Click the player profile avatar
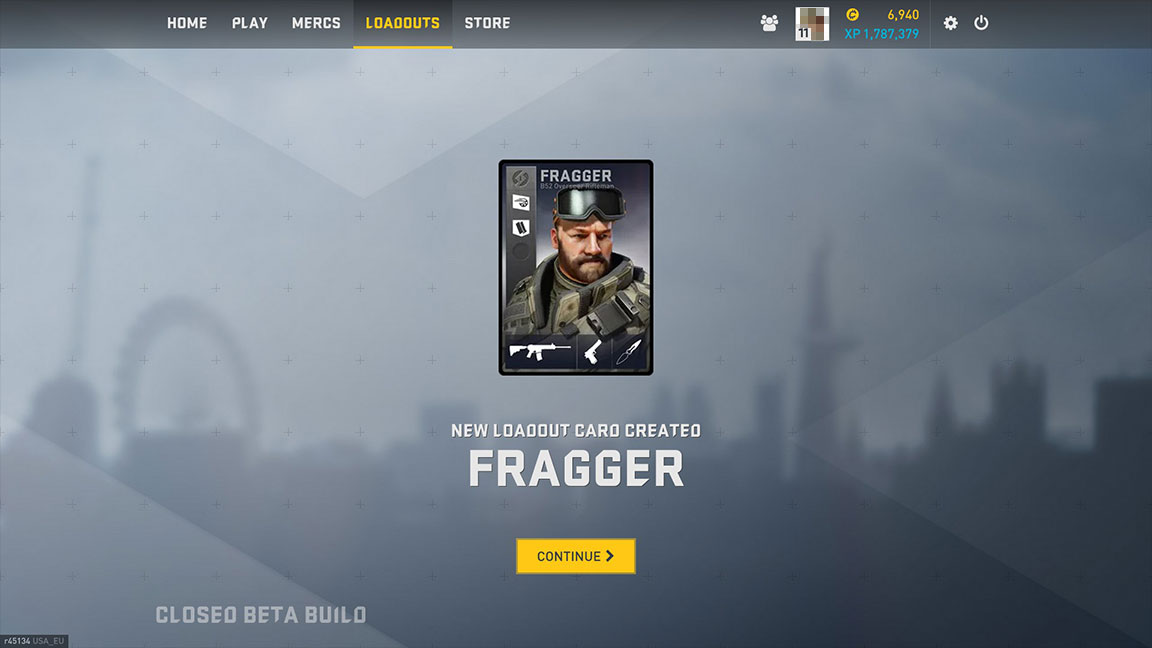Image resolution: width=1152 pixels, height=648 pixels. tap(812, 23)
